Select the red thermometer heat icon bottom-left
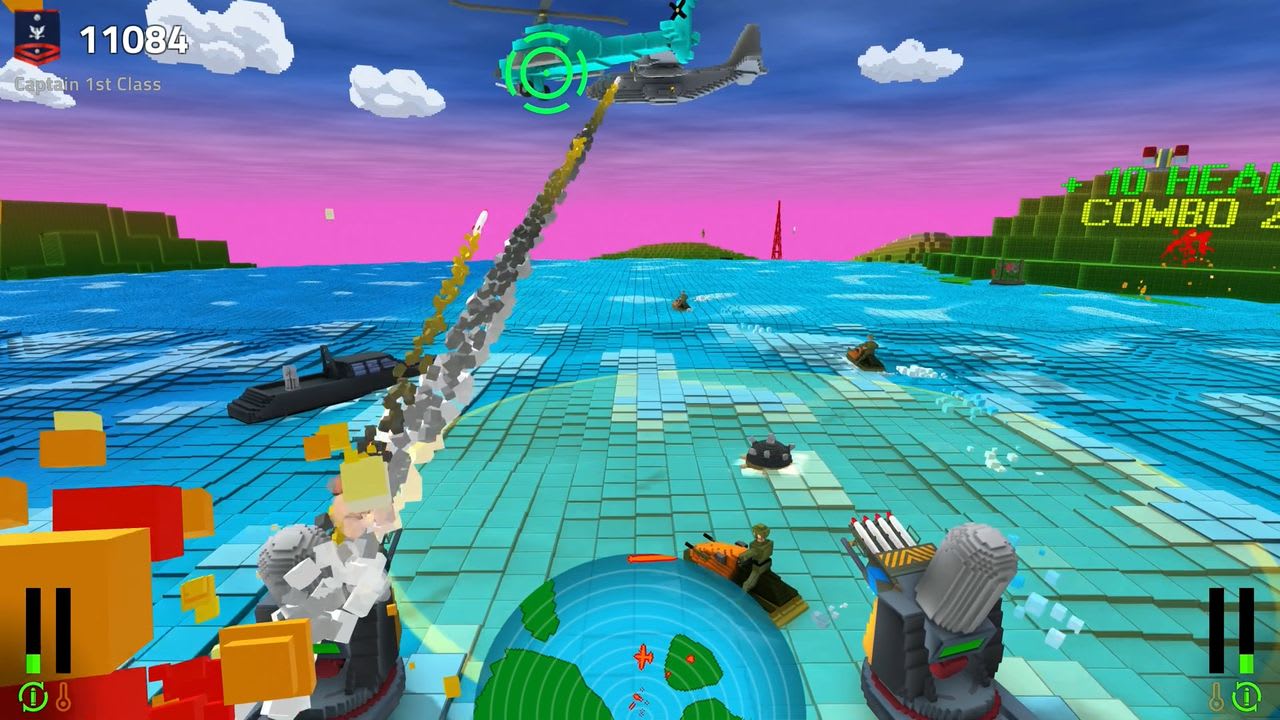 coord(63,696)
